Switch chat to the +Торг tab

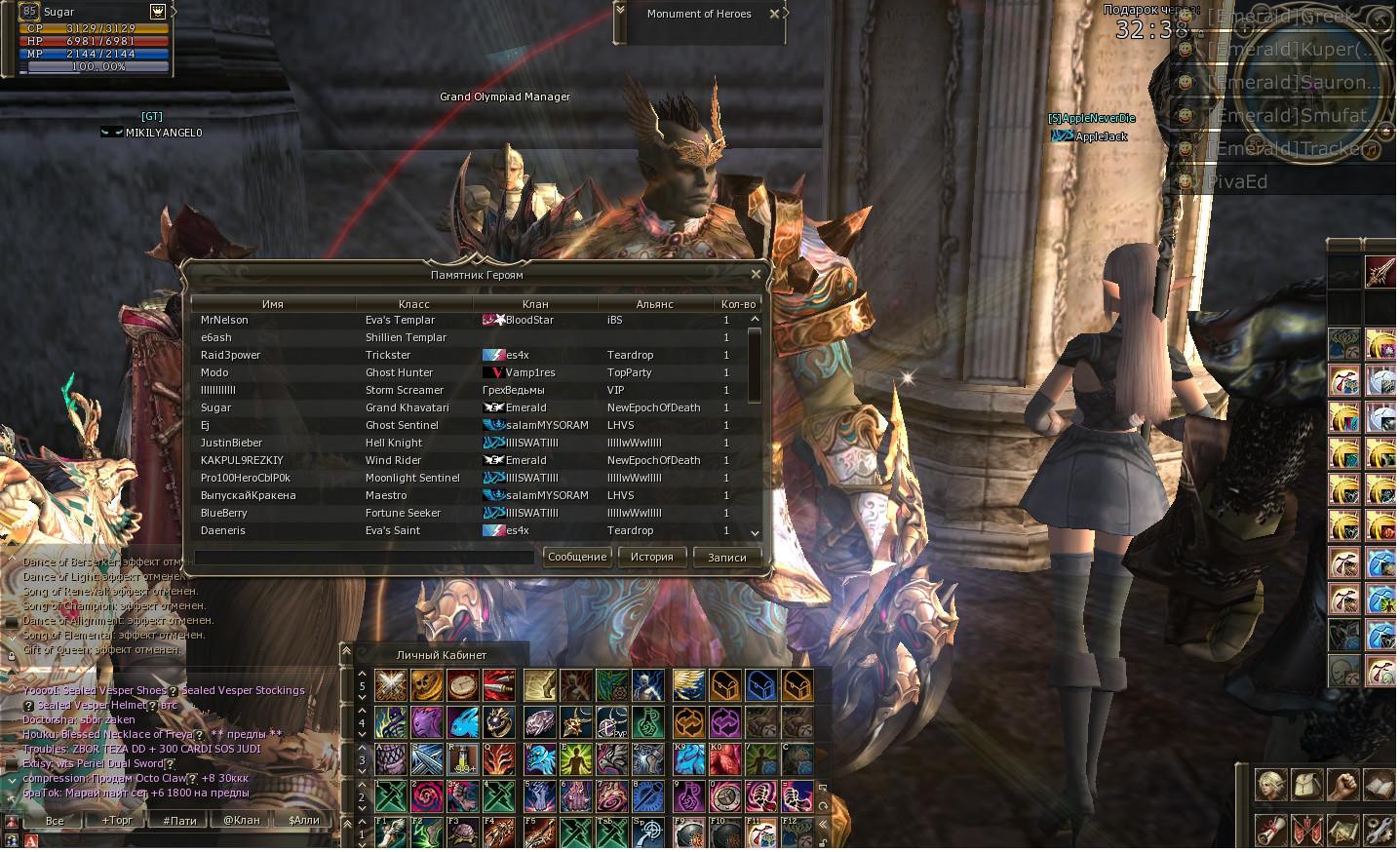(117, 821)
